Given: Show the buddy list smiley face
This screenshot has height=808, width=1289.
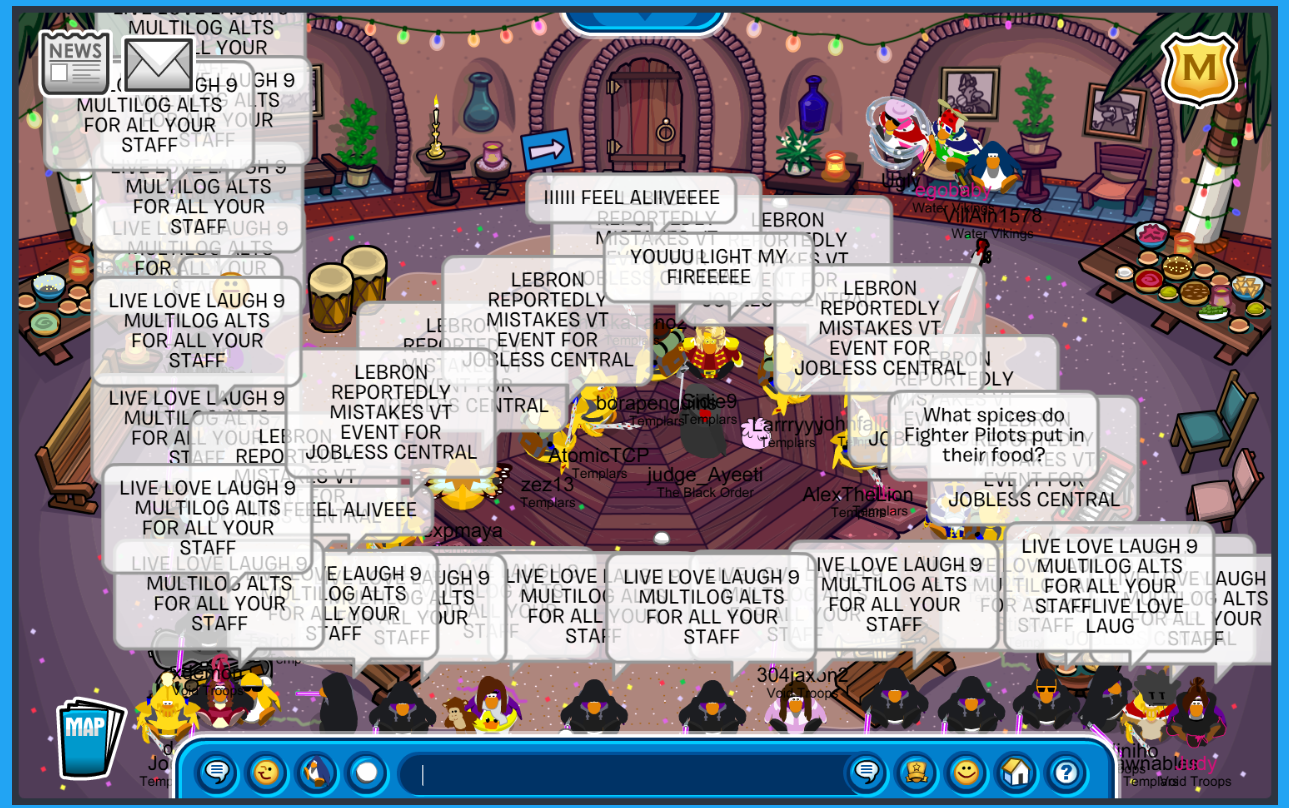Looking at the screenshot, I should (x=965, y=773).
